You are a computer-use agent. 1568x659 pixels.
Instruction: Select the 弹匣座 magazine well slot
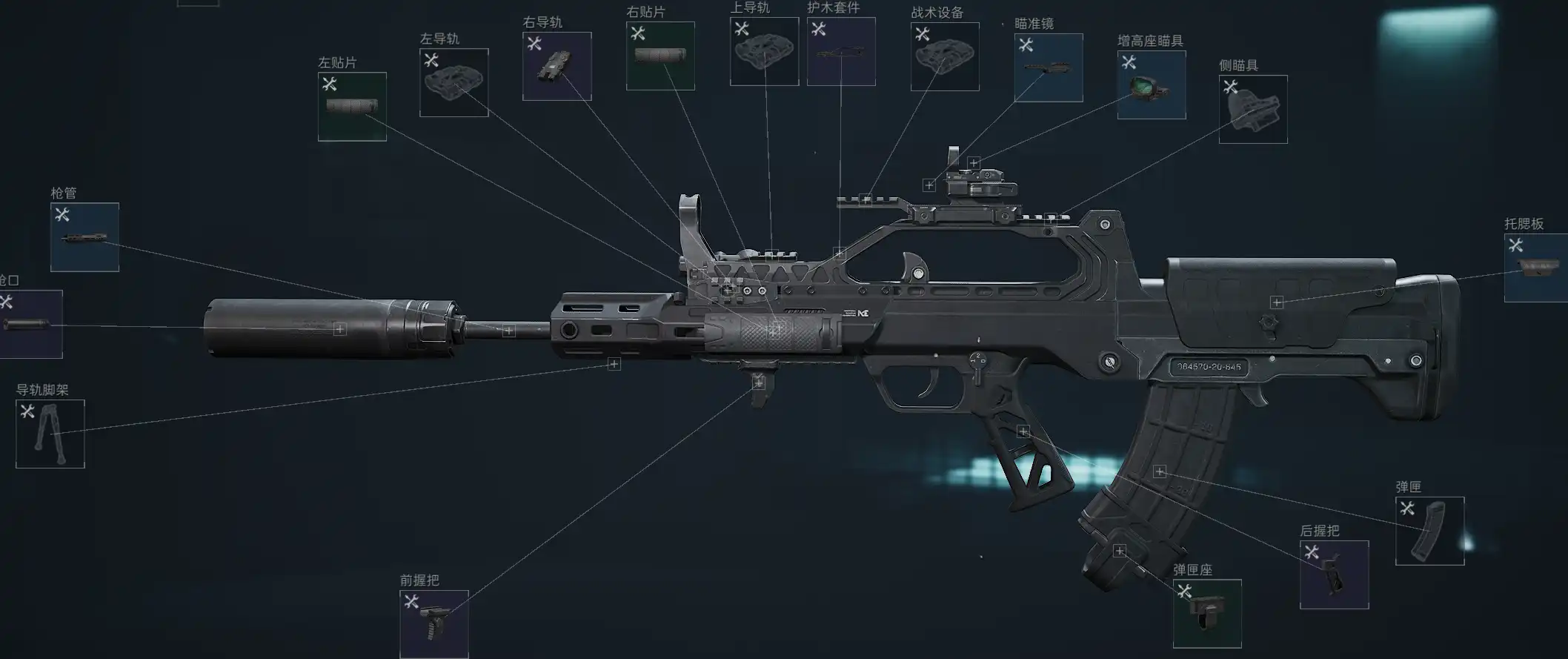pyautogui.click(x=1207, y=614)
